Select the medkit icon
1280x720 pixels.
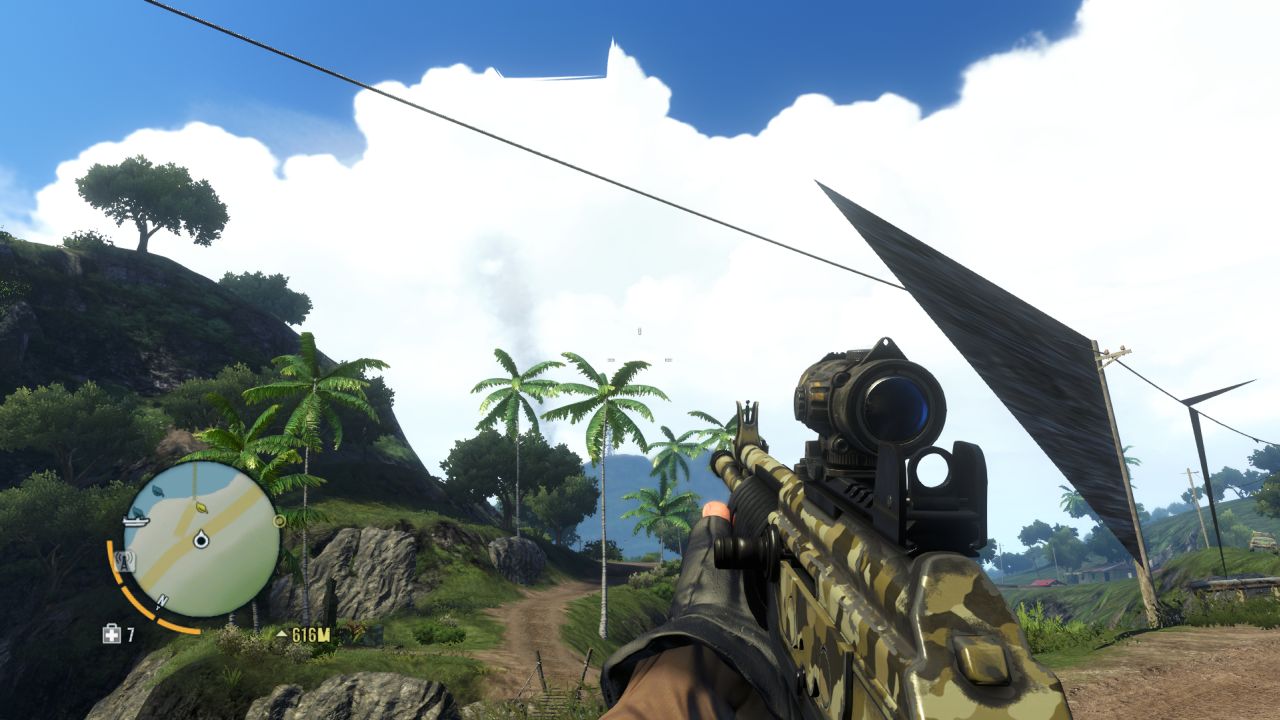pyautogui.click(x=111, y=634)
